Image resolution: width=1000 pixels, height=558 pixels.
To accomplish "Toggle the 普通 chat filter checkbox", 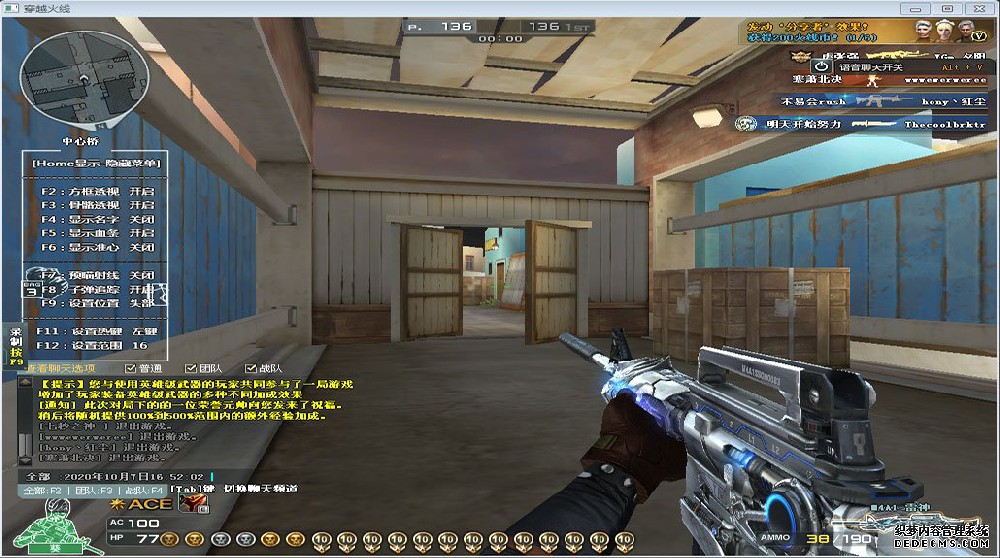I will click(132, 369).
